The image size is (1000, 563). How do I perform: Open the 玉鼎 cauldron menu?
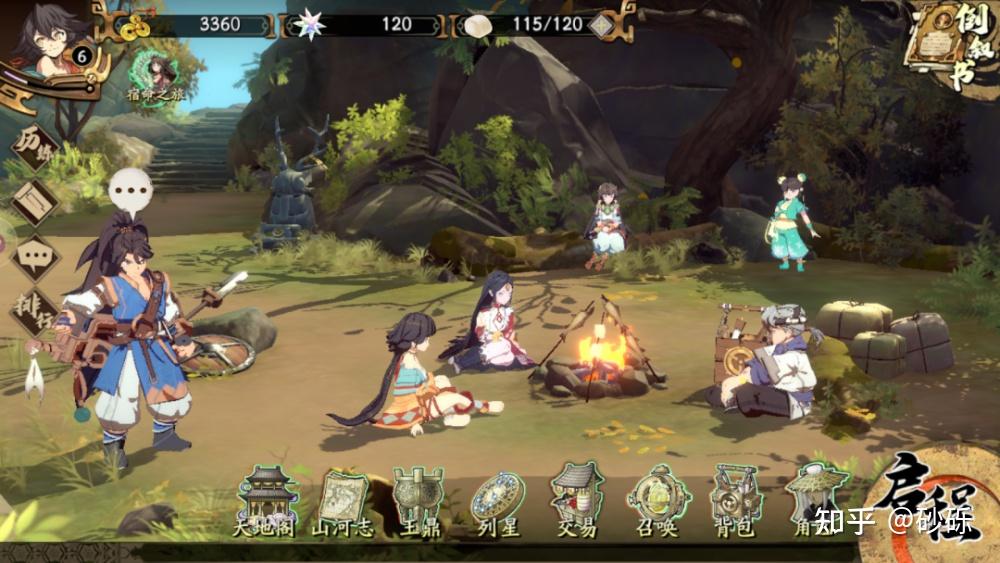coord(418,500)
